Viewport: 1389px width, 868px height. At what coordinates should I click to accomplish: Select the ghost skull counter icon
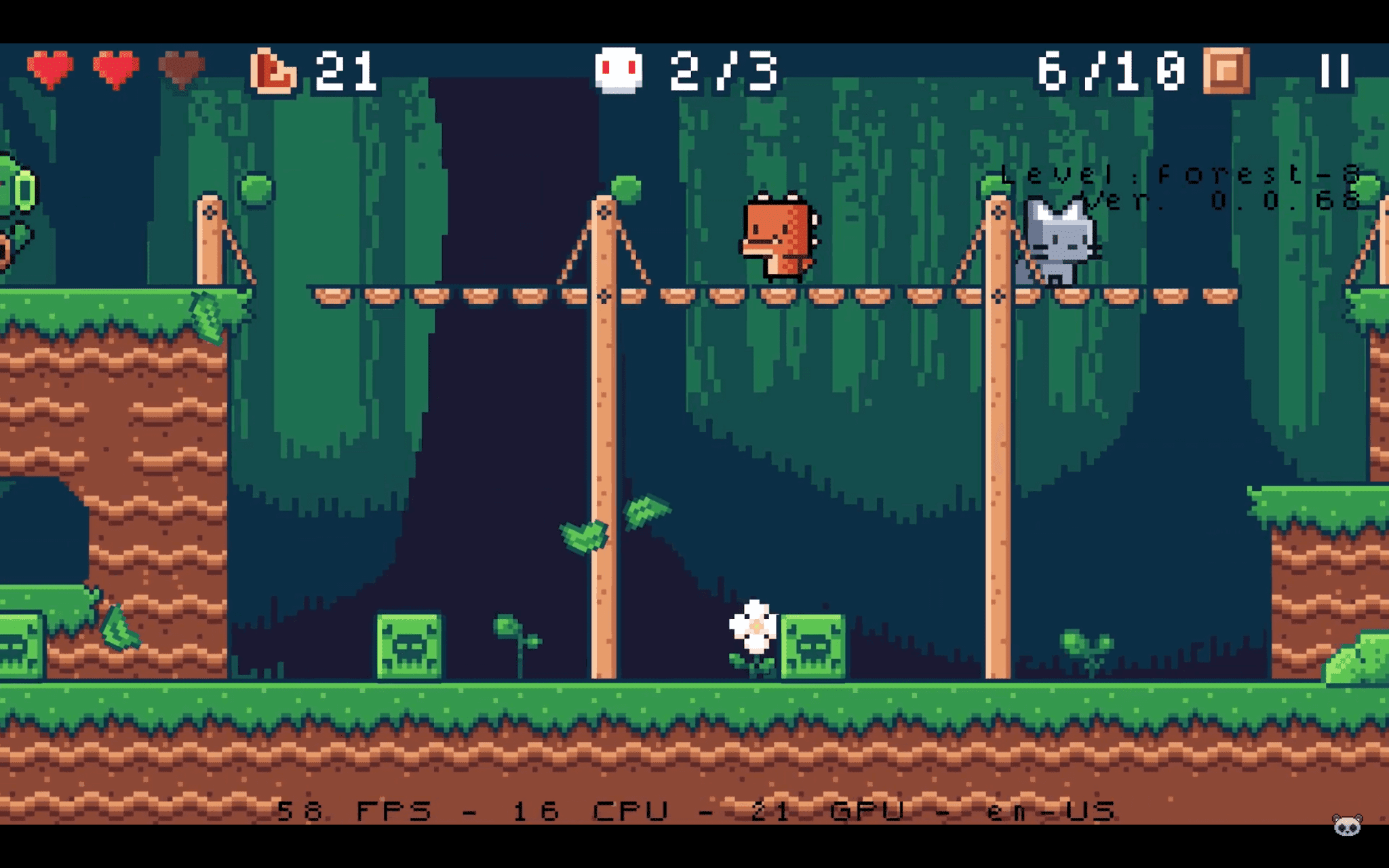619,71
